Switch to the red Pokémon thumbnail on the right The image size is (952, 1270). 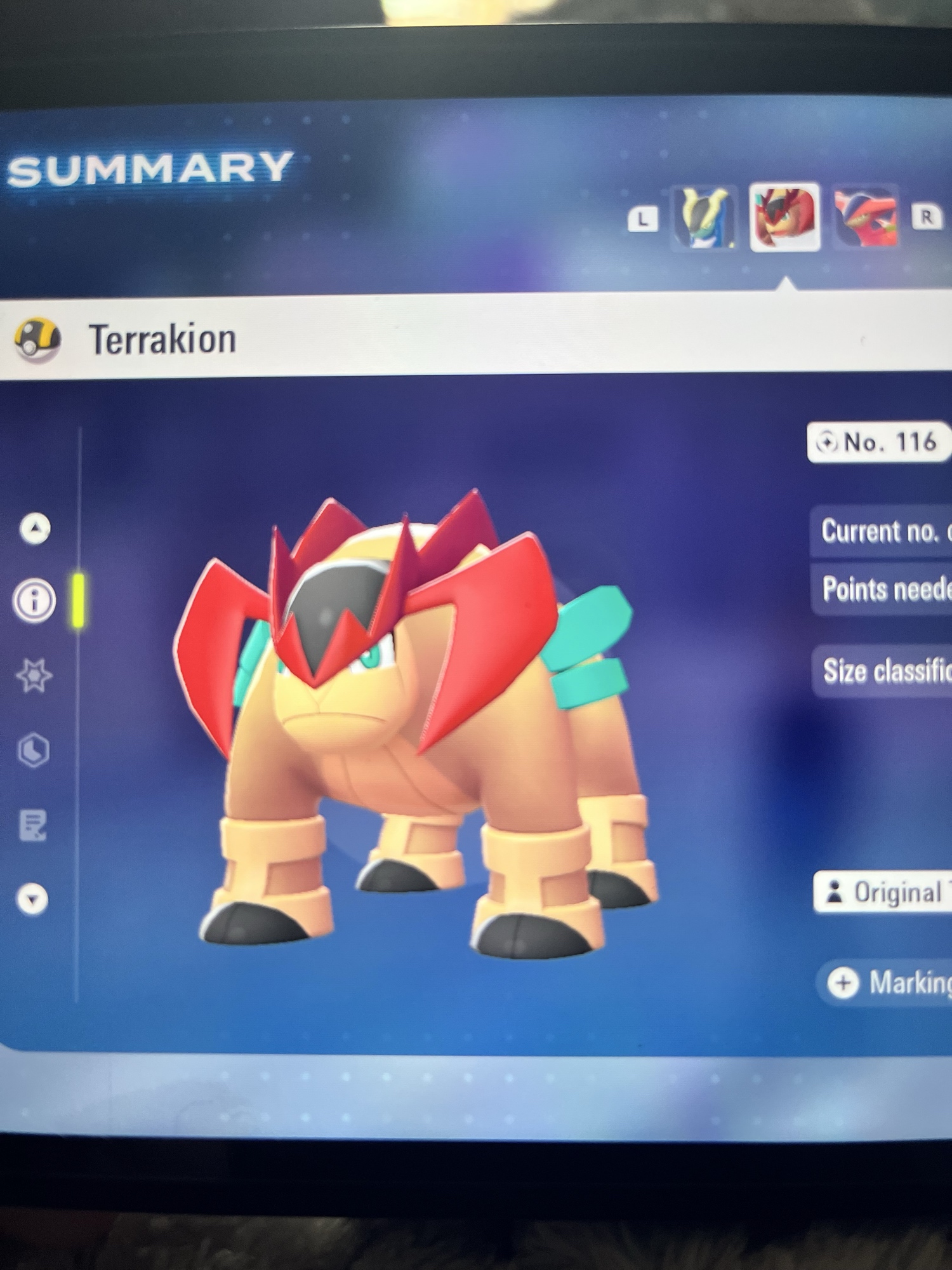(866, 219)
